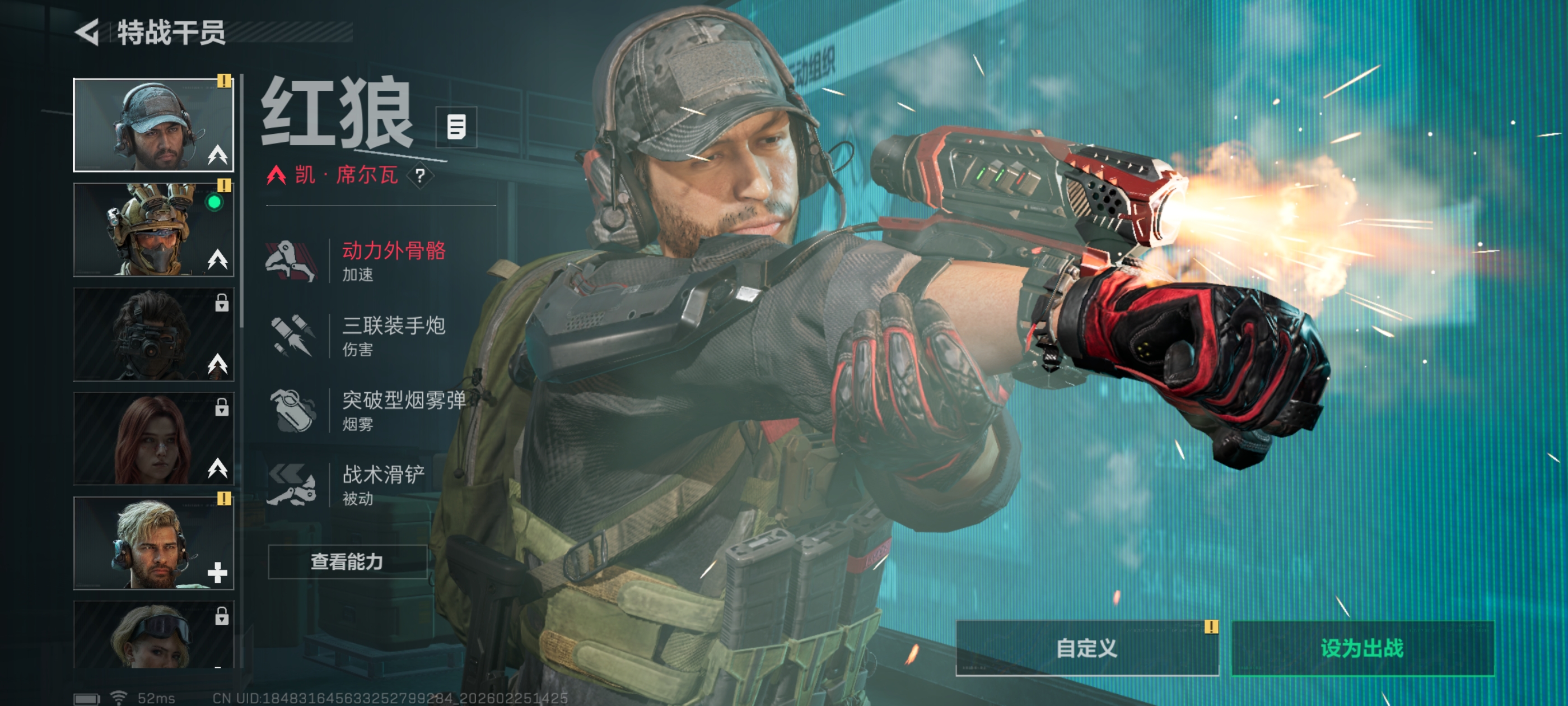Select the locked operator with night-vision goggles
This screenshot has height=706, width=1568.
(153, 335)
